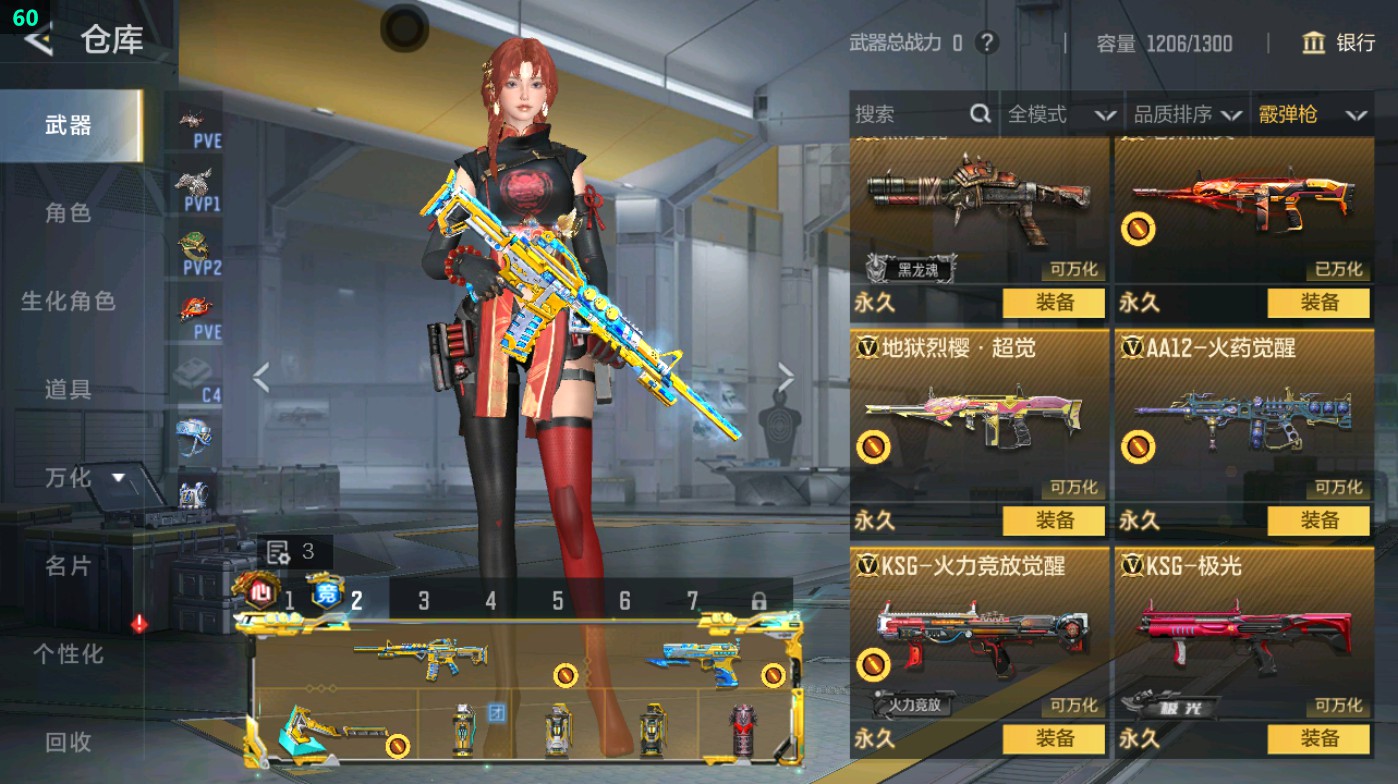Select loadout preset number 5
The height and width of the screenshot is (784, 1398).
click(556, 600)
